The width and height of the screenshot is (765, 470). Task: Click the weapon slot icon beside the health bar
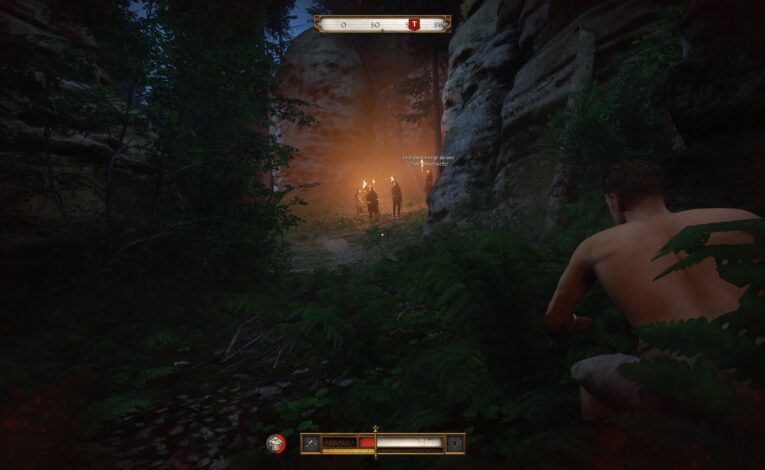(311, 442)
